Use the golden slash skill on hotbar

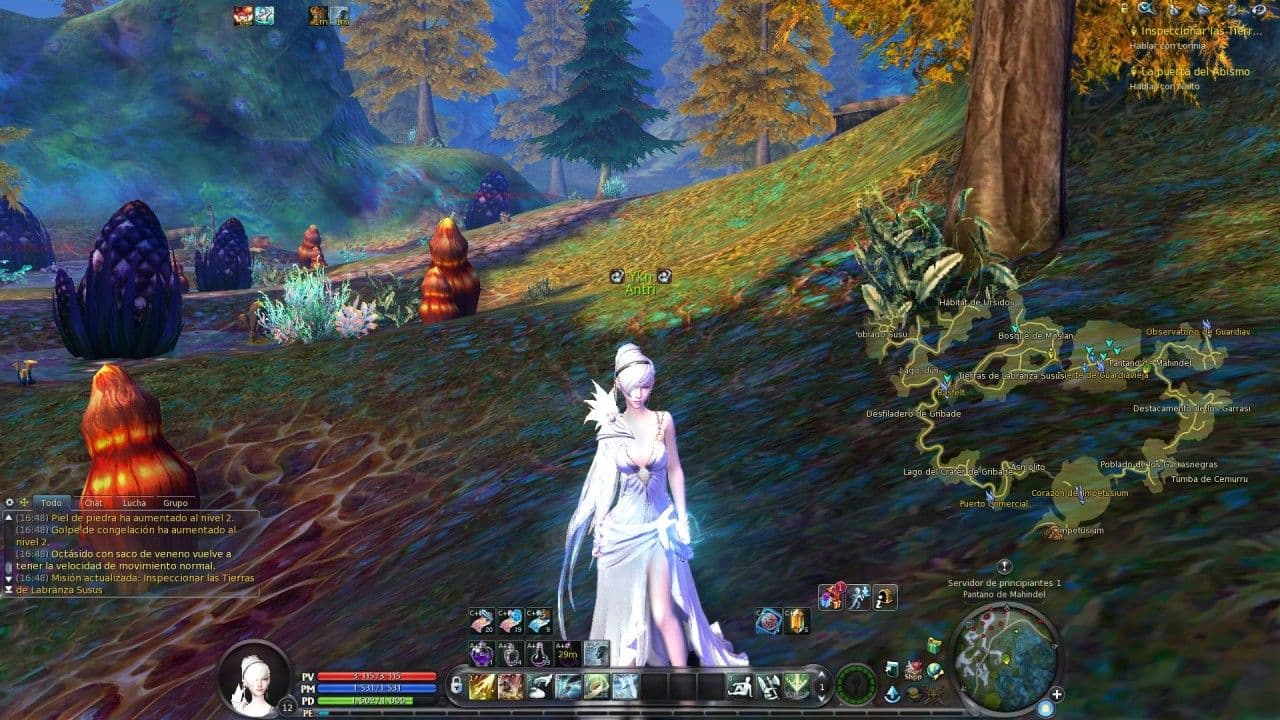[x=482, y=686]
